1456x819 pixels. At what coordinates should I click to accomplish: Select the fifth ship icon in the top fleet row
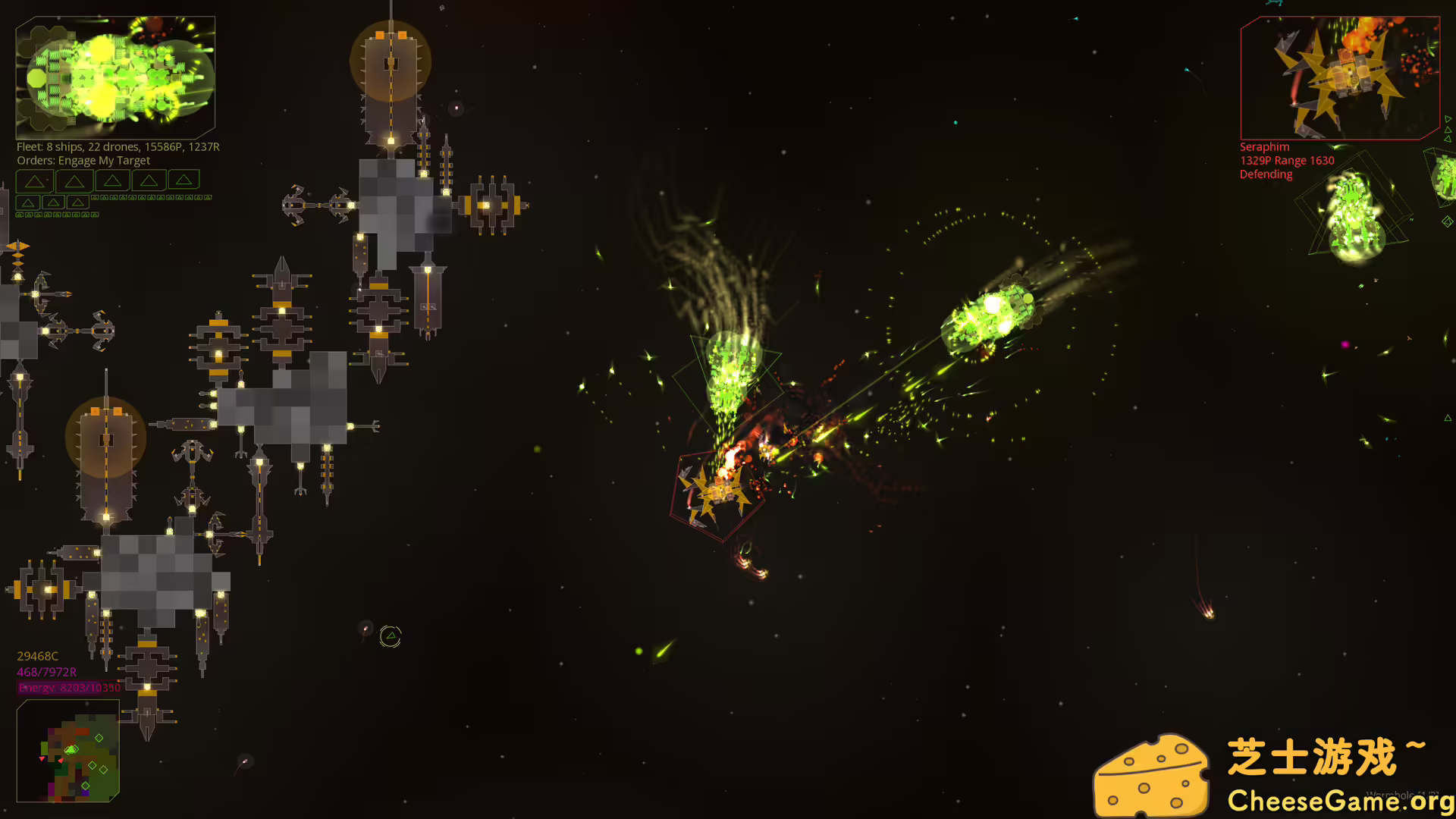(184, 181)
